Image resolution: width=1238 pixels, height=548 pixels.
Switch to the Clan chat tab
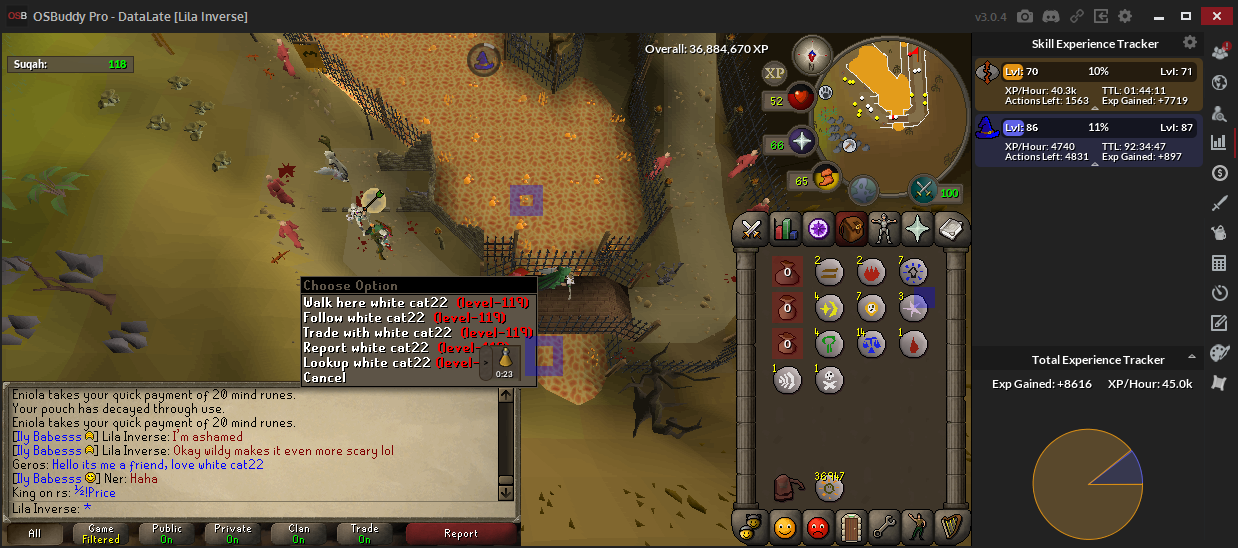298,534
